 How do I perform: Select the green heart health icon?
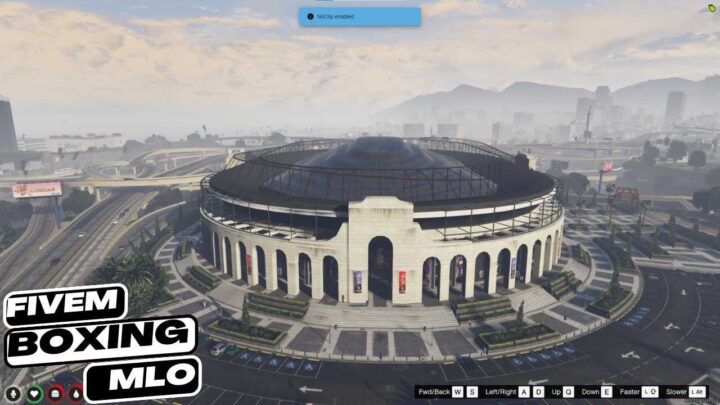(34, 394)
